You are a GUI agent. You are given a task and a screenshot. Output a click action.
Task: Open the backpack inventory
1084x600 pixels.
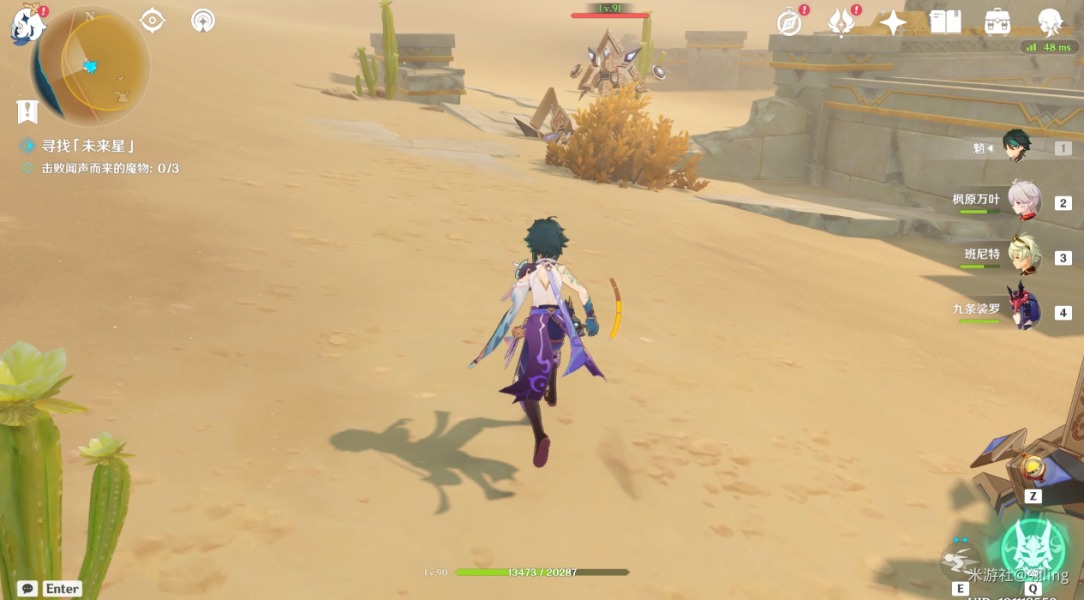coord(997,22)
